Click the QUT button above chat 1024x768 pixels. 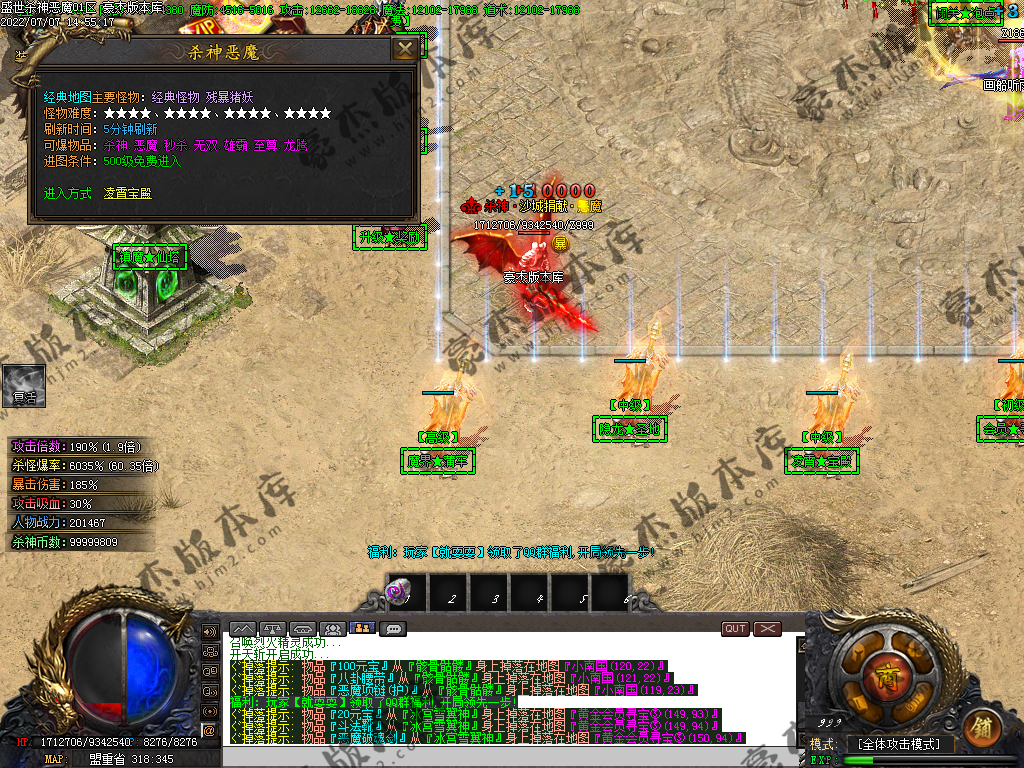(735, 629)
